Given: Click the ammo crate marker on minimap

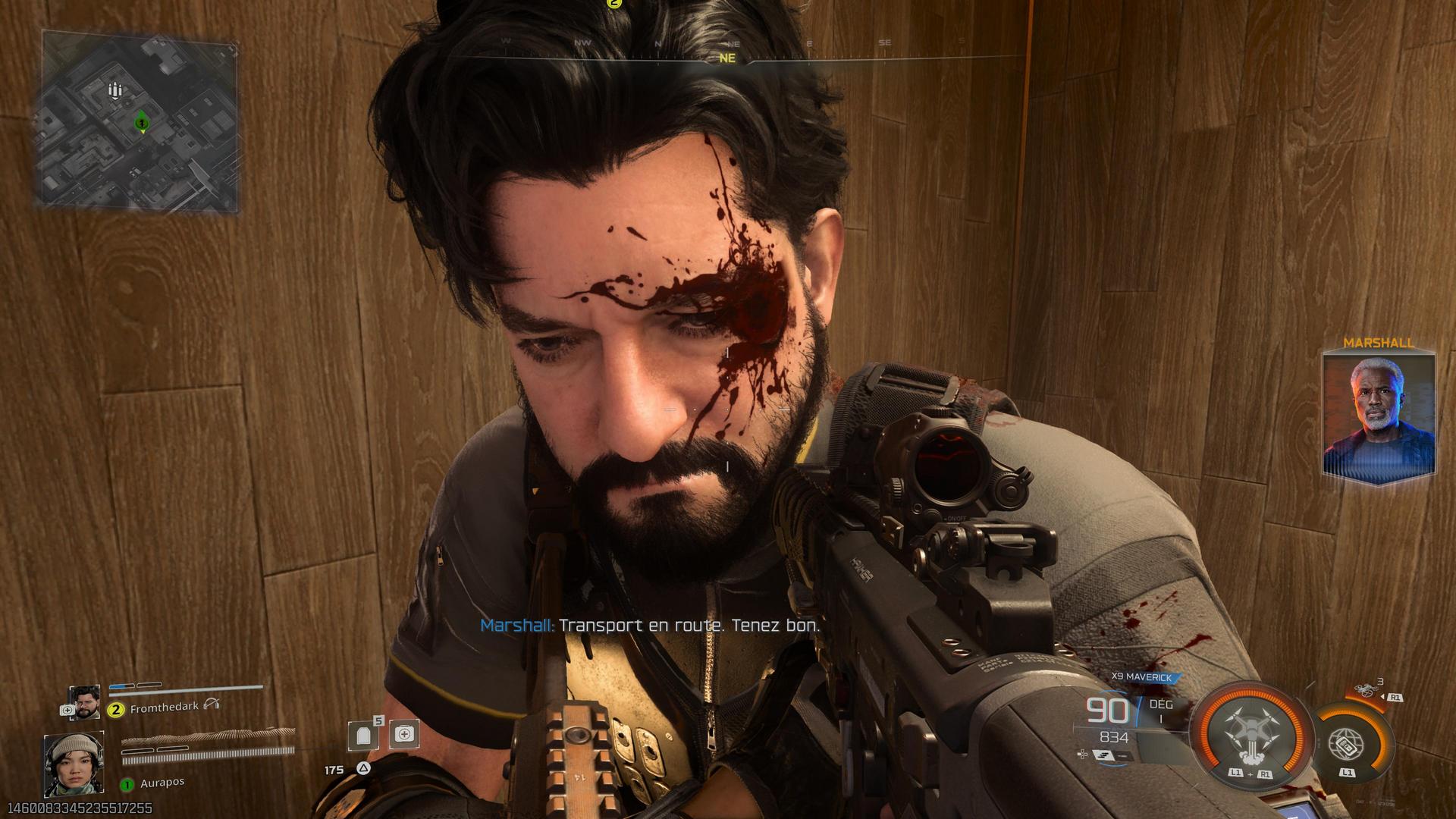Looking at the screenshot, I should click(115, 91).
